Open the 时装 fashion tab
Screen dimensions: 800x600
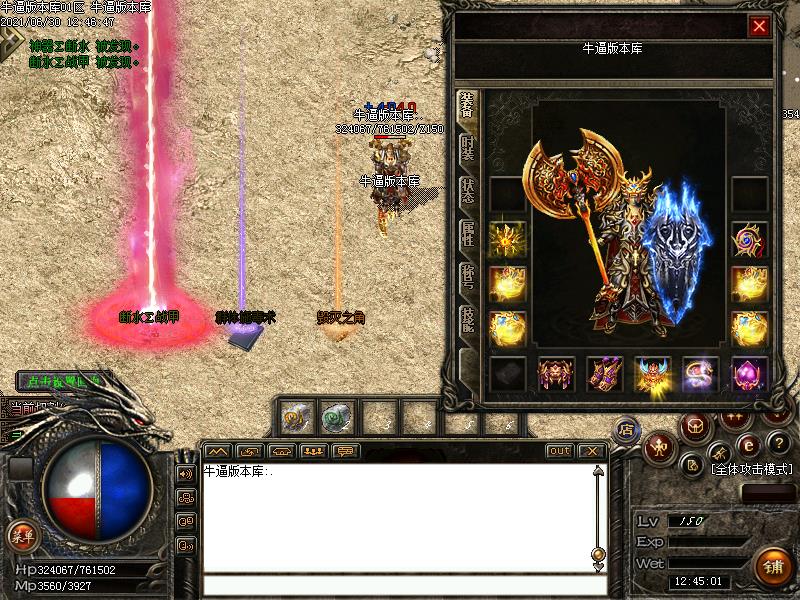[466, 148]
